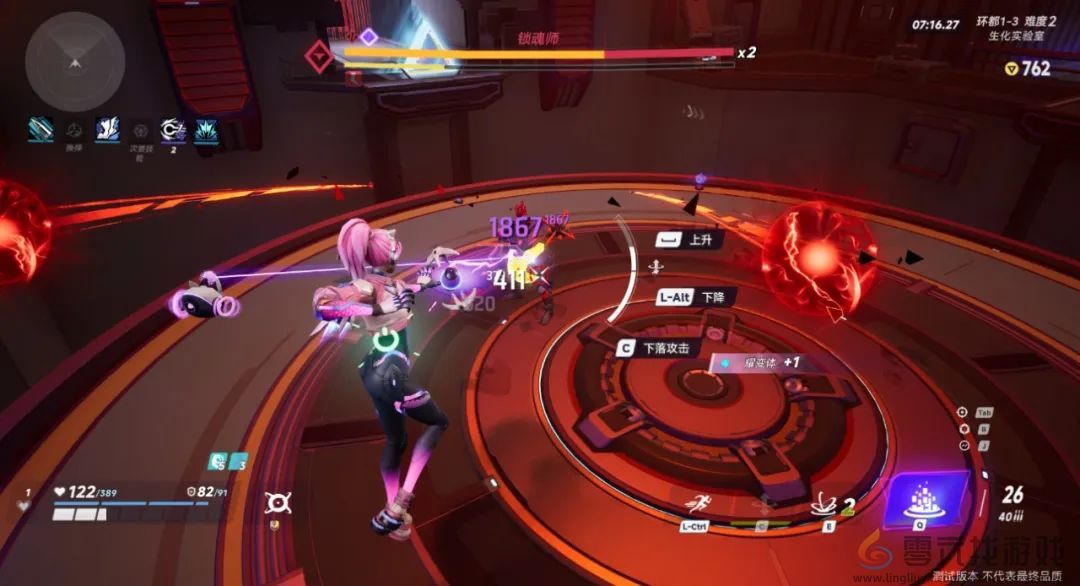
Task: Select the cyan spiky burst upgrade icon
Action: [x=205, y=129]
